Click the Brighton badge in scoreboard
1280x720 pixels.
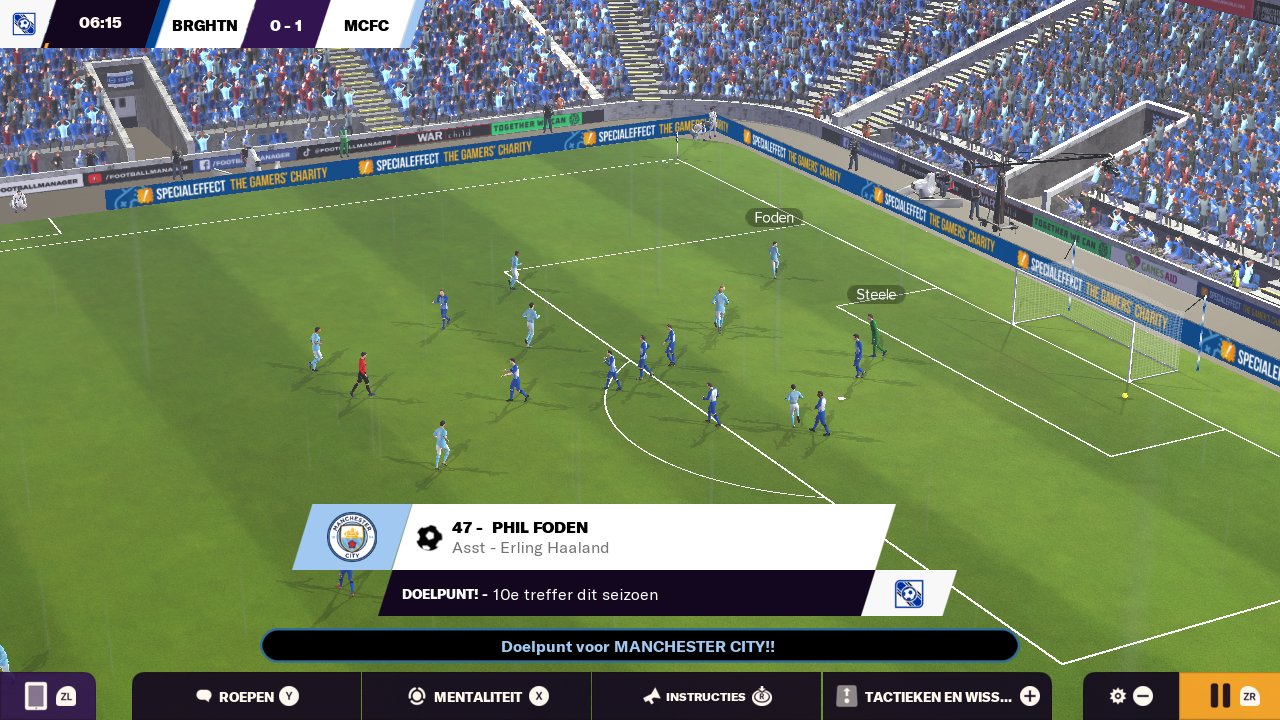tap(23, 24)
